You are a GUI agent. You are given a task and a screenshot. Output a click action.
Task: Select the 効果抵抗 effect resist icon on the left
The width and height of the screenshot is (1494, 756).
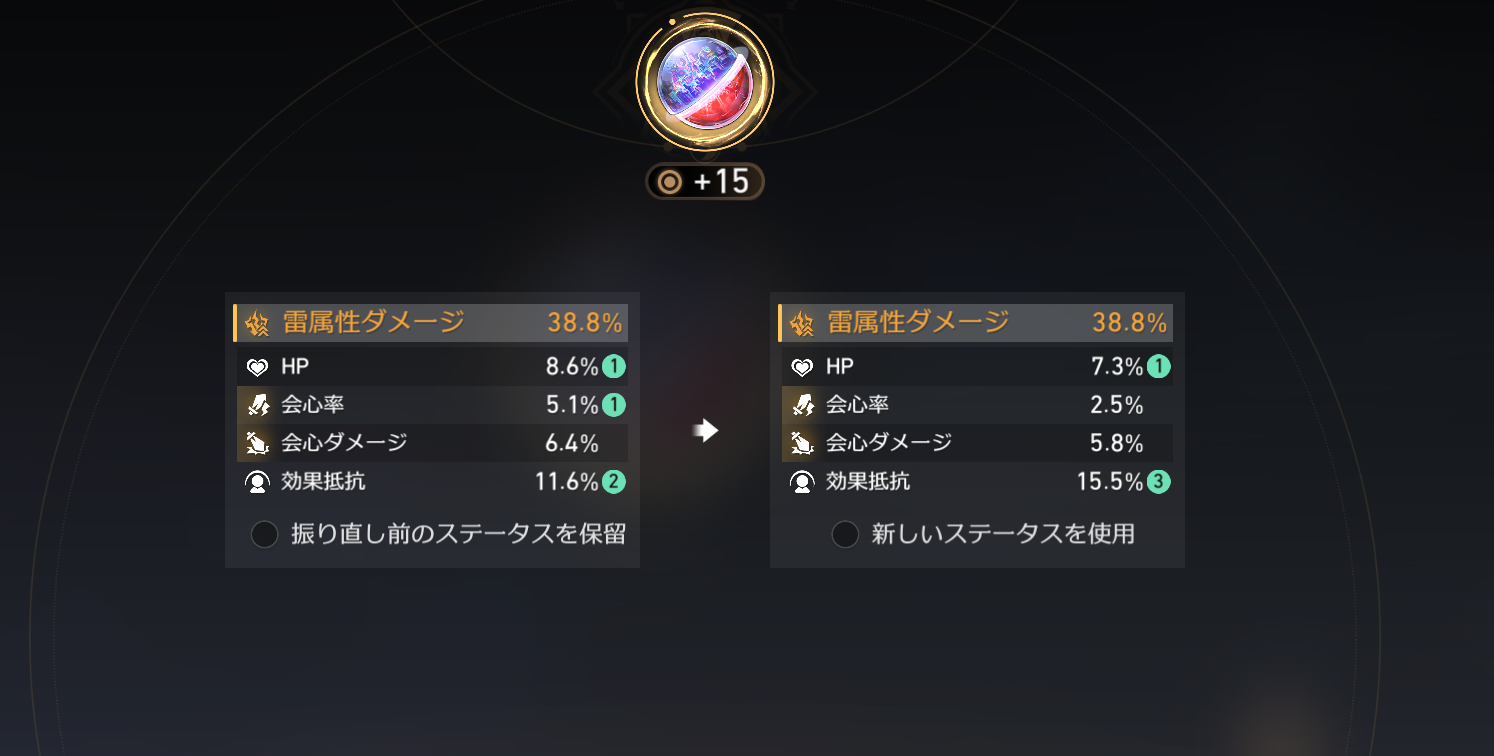click(x=256, y=481)
